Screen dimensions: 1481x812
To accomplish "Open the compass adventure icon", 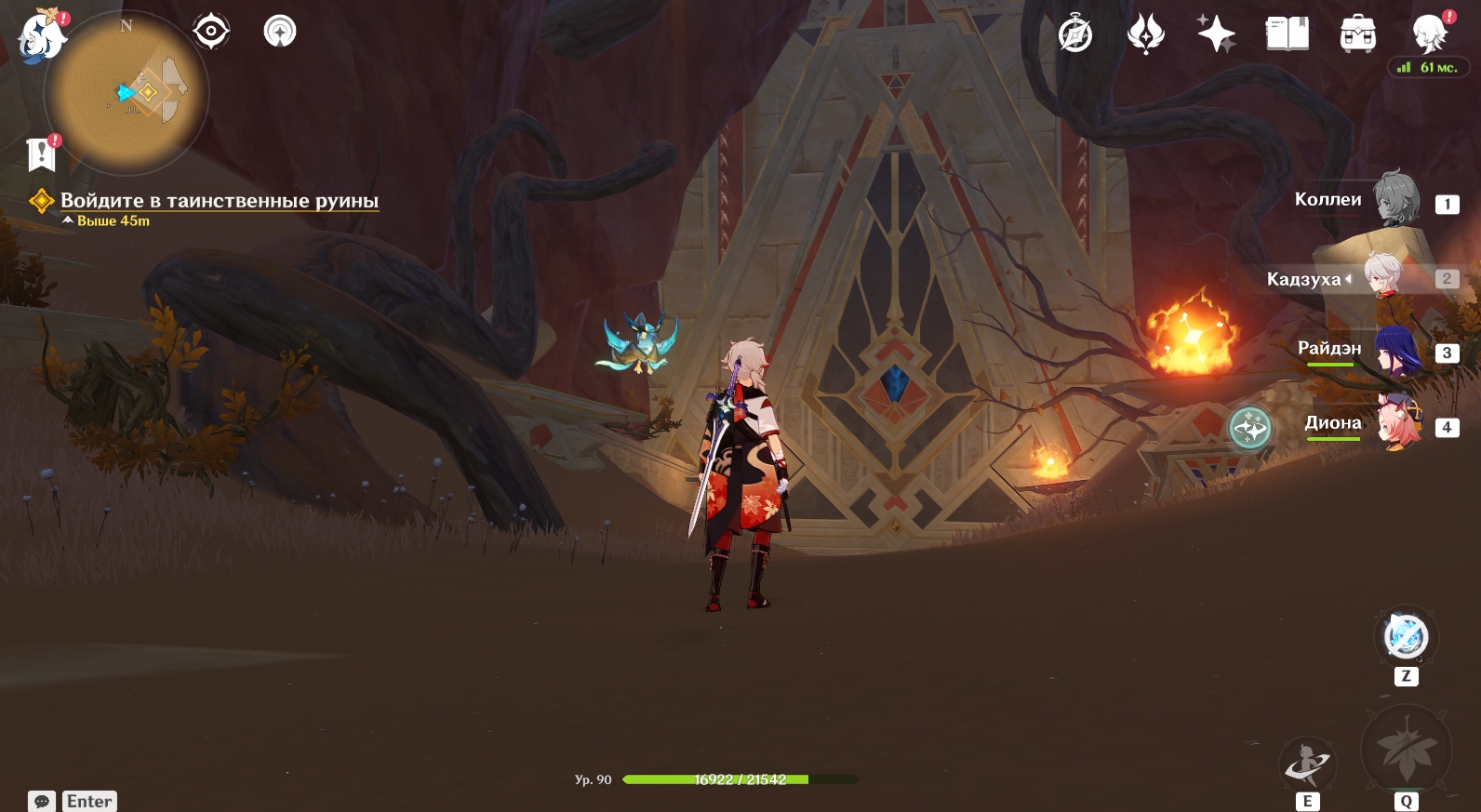I will pyautogui.click(x=1075, y=34).
